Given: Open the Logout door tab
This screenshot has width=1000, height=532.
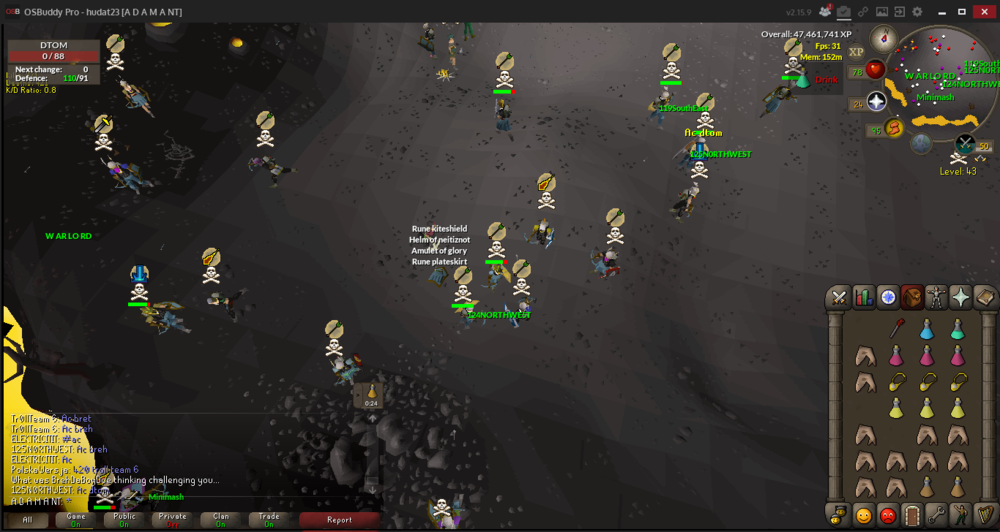Looking at the screenshot, I should [x=912, y=516].
